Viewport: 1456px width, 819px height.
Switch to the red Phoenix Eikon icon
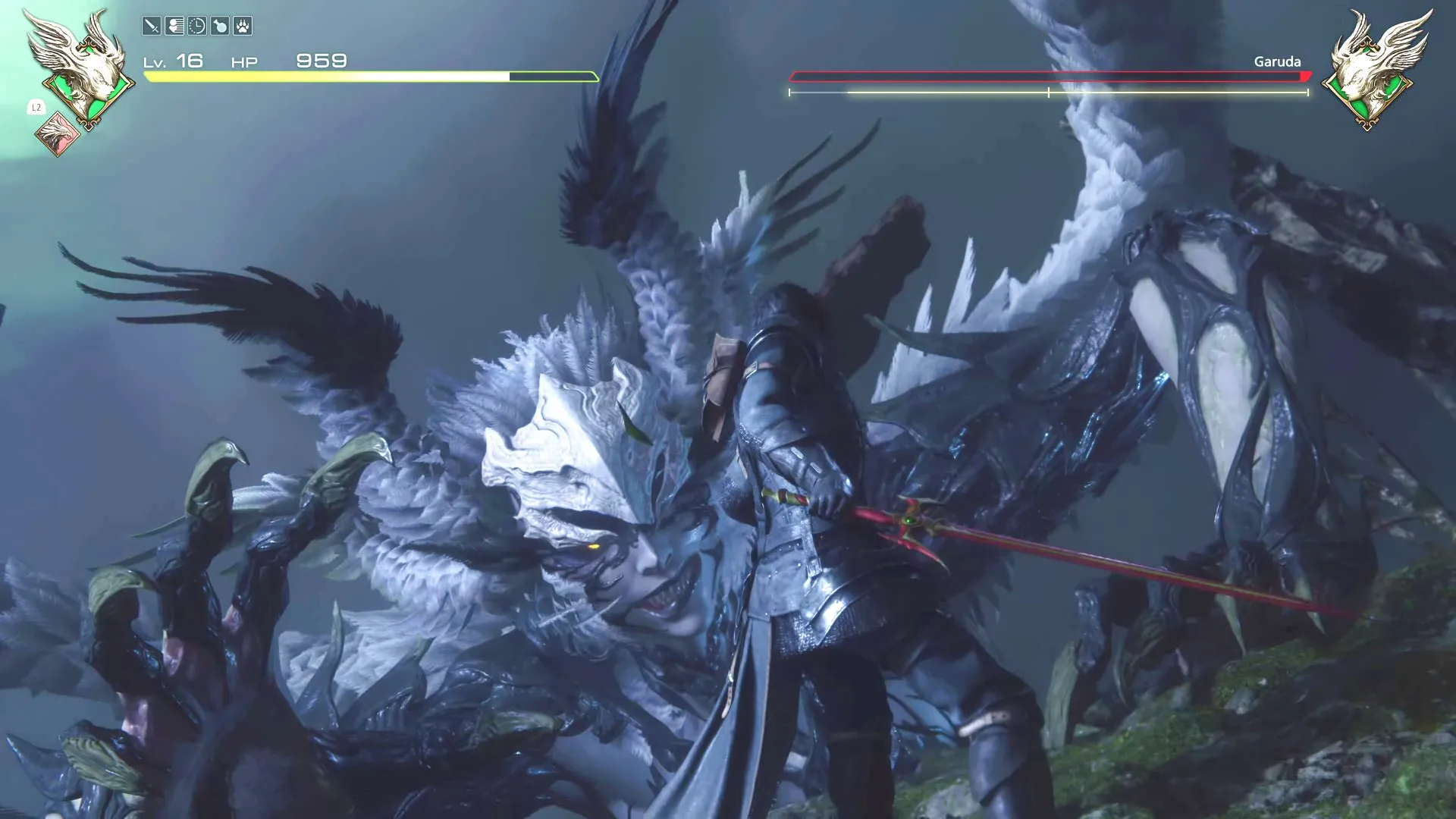coord(57,134)
